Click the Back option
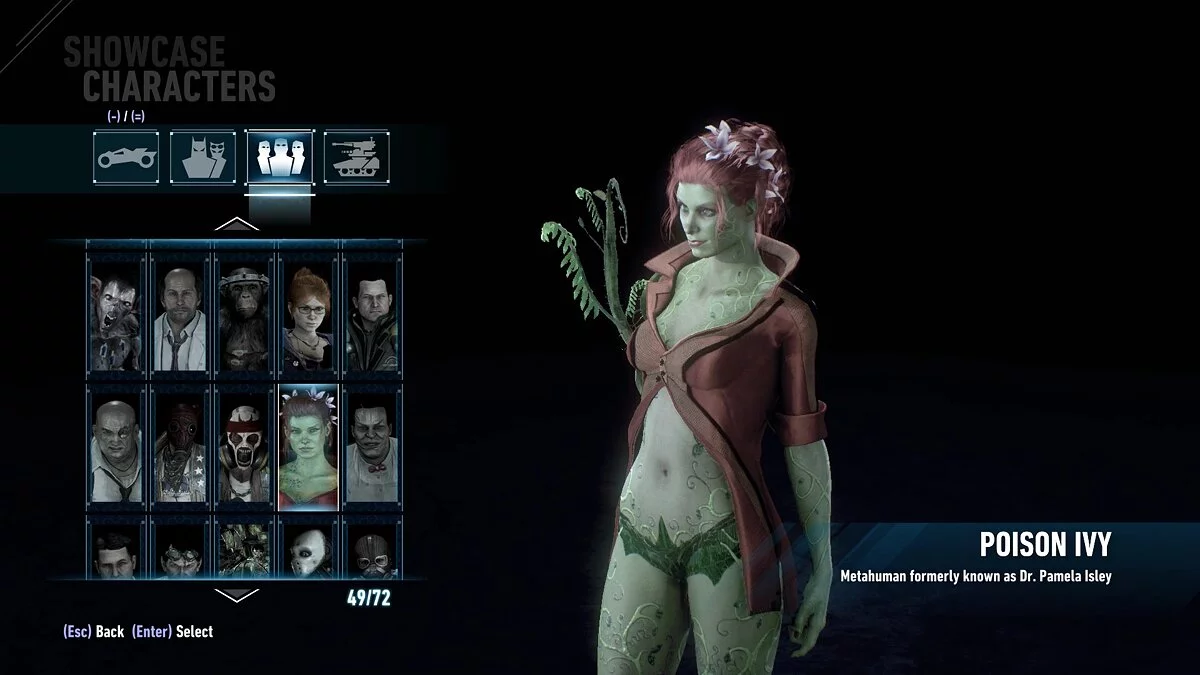This screenshot has height=675, width=1200. click(94, 631)
